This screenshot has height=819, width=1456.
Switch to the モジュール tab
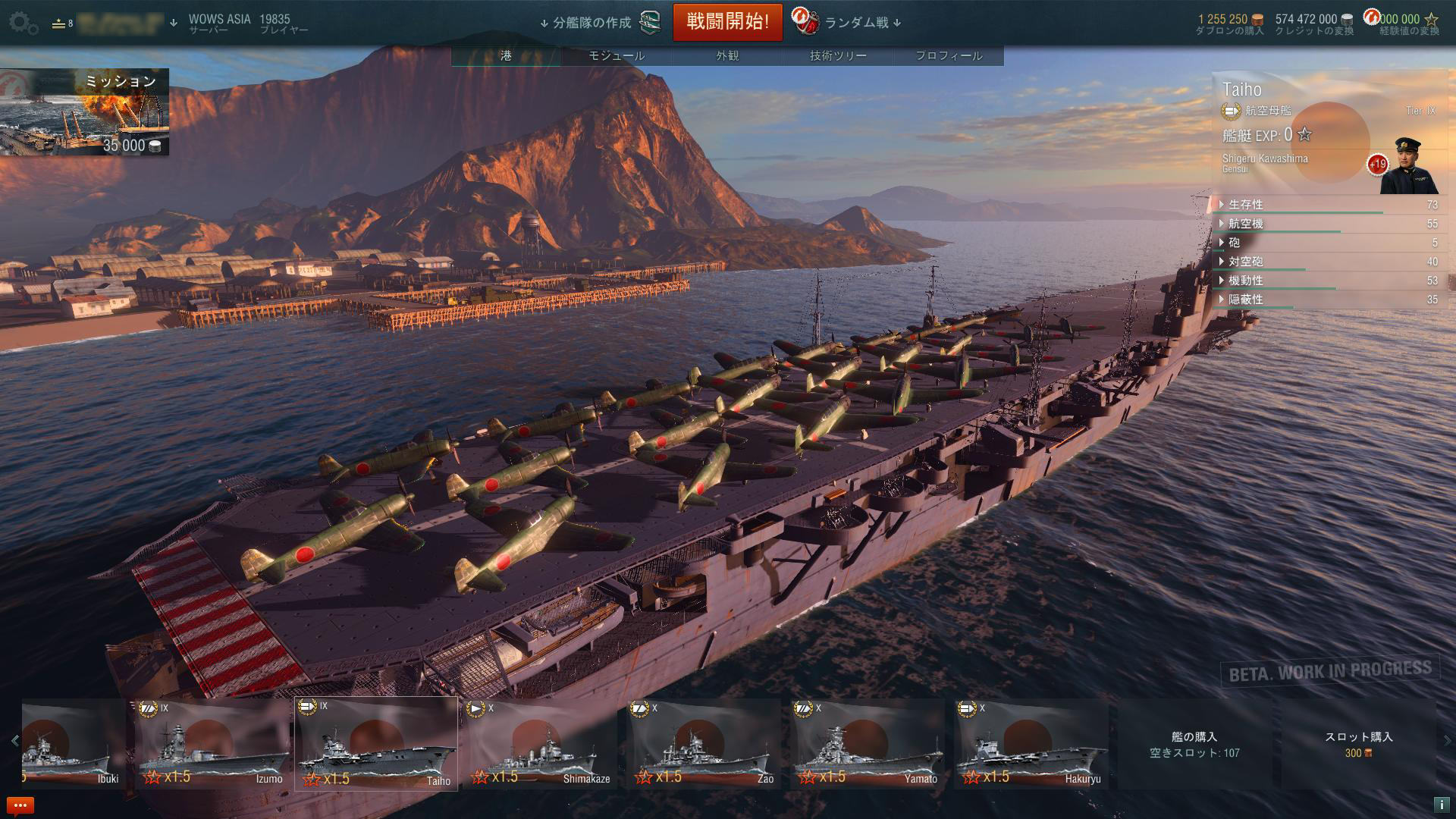(617, 55)
